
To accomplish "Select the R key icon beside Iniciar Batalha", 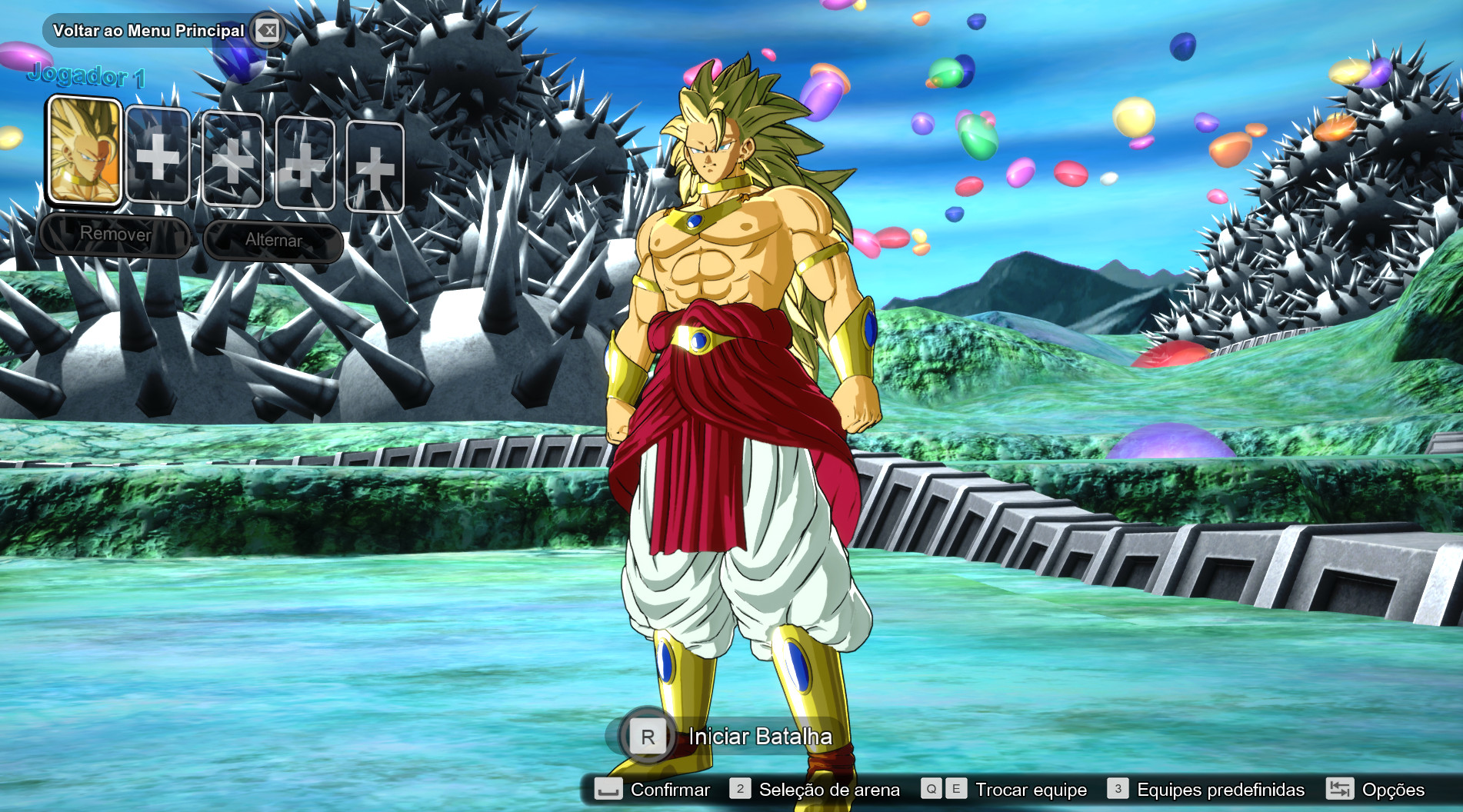I will click(648, 736).
